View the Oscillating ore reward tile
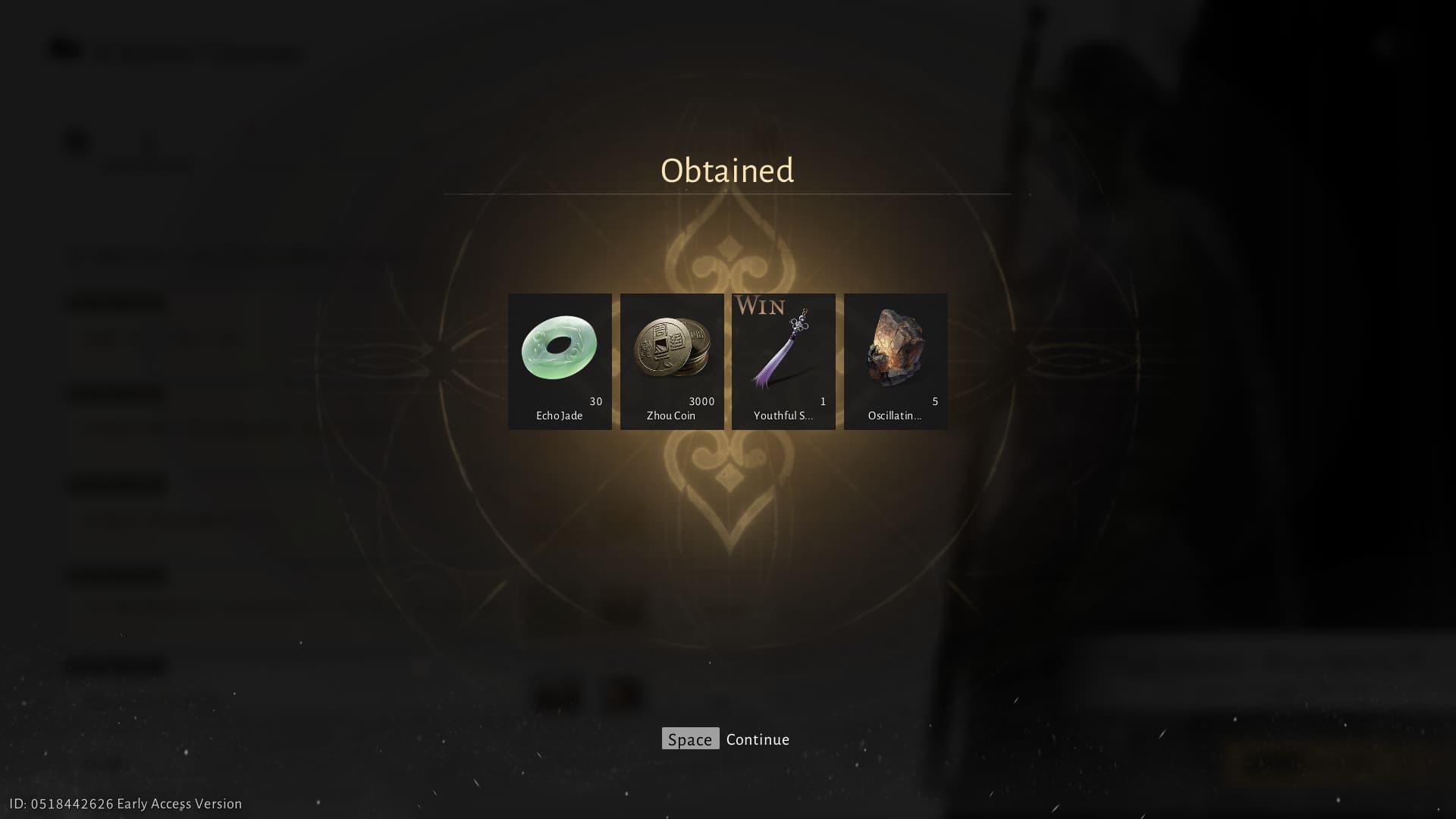The image size is (1456, 819). tap(896, 361)
